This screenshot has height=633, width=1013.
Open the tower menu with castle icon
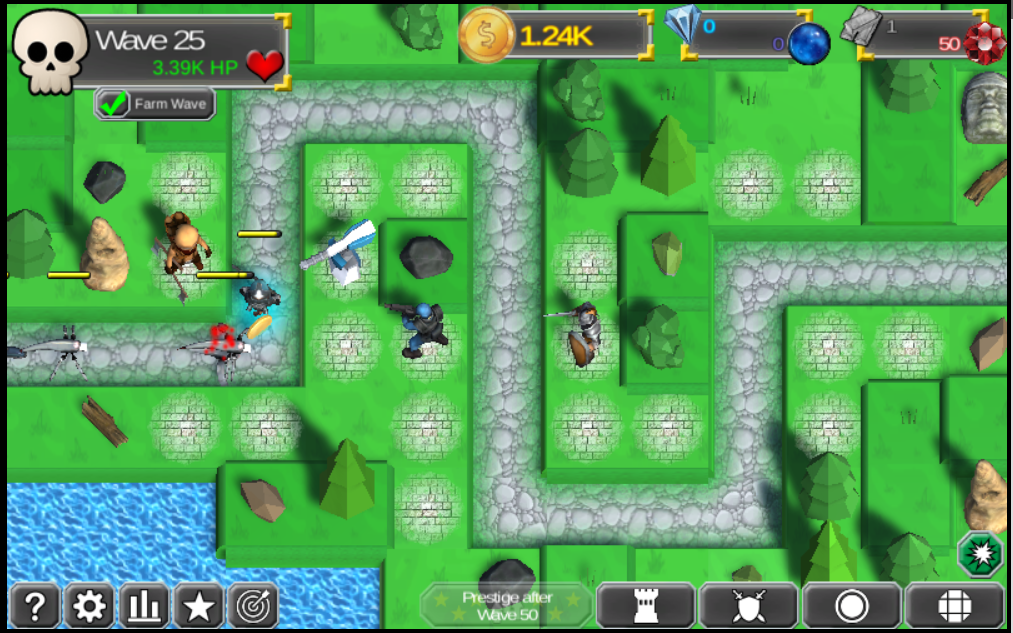point(646,606)
